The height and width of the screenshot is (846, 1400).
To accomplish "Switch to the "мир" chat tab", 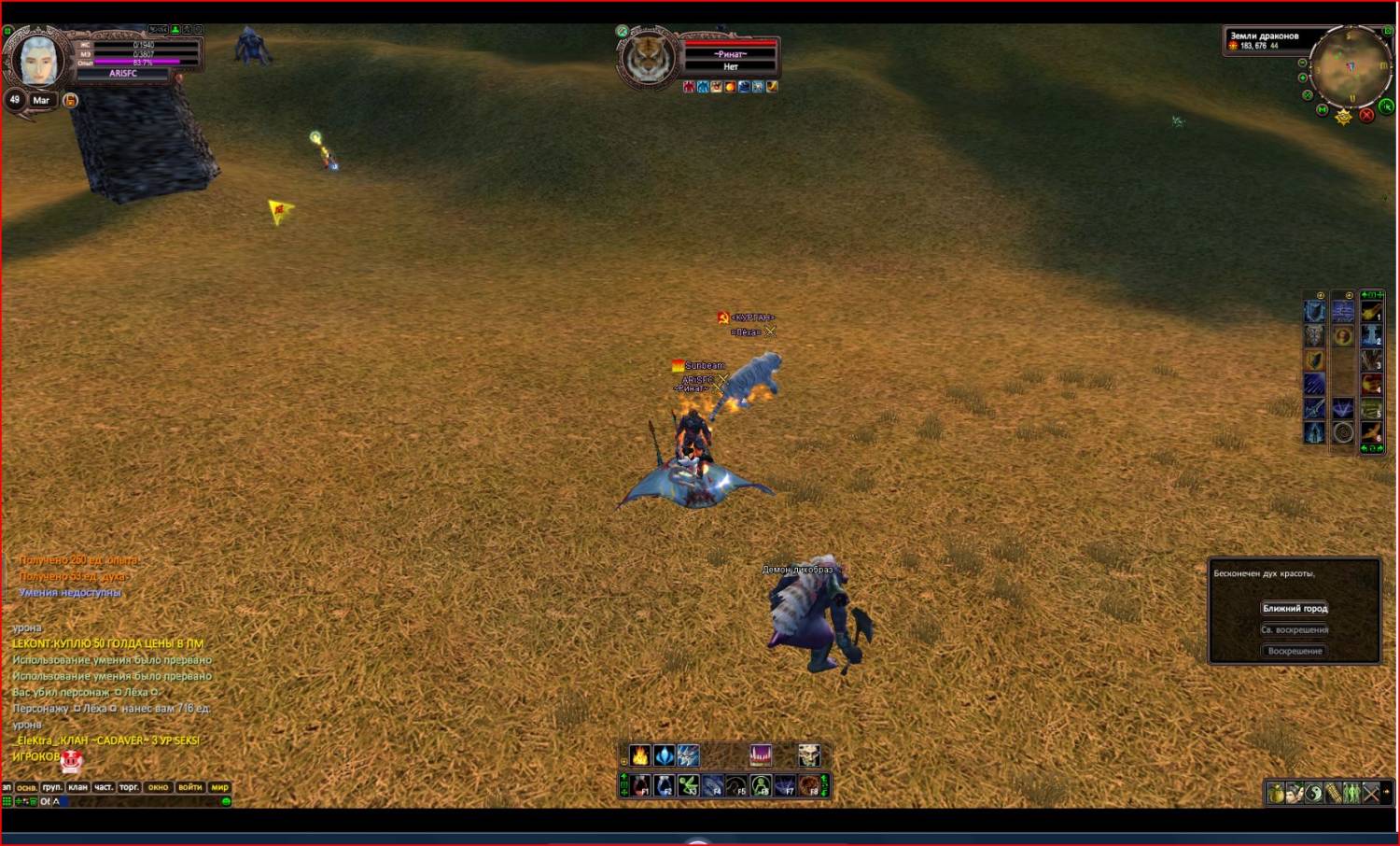I will [x=219, y=787].
